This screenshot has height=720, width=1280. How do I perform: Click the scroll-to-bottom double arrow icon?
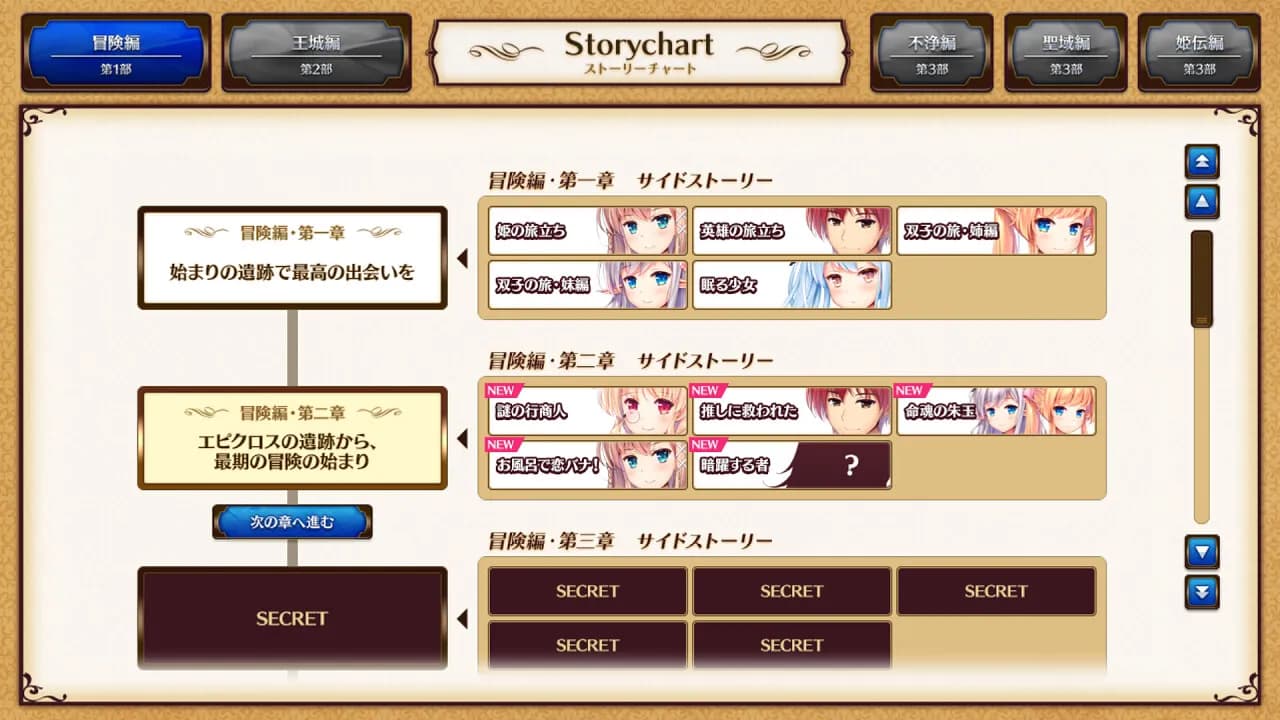point(1202,592)
